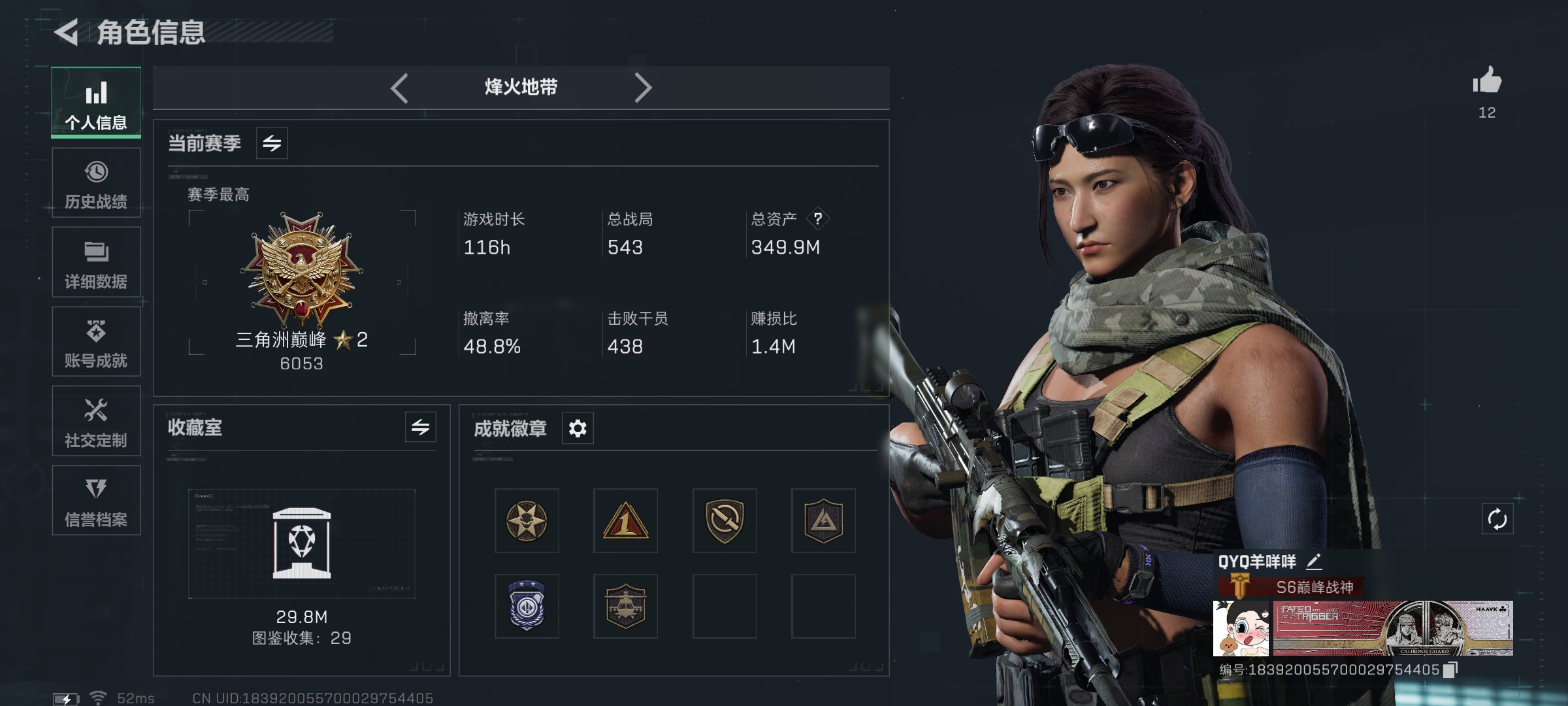Toggle the 收藏室 display with its swap icon
The width and height of the screenshot is (1568, 706).
click(x=422, y=428)
